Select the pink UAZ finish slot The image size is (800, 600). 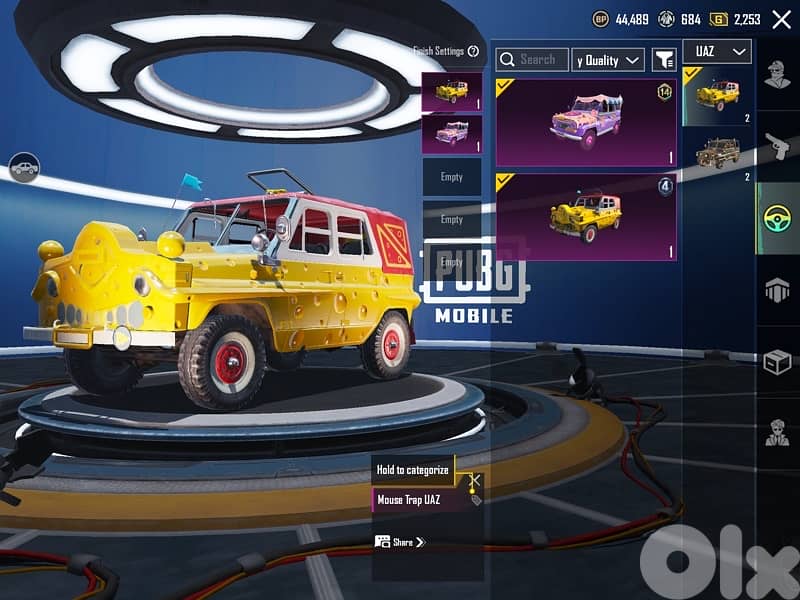point(451,134)
